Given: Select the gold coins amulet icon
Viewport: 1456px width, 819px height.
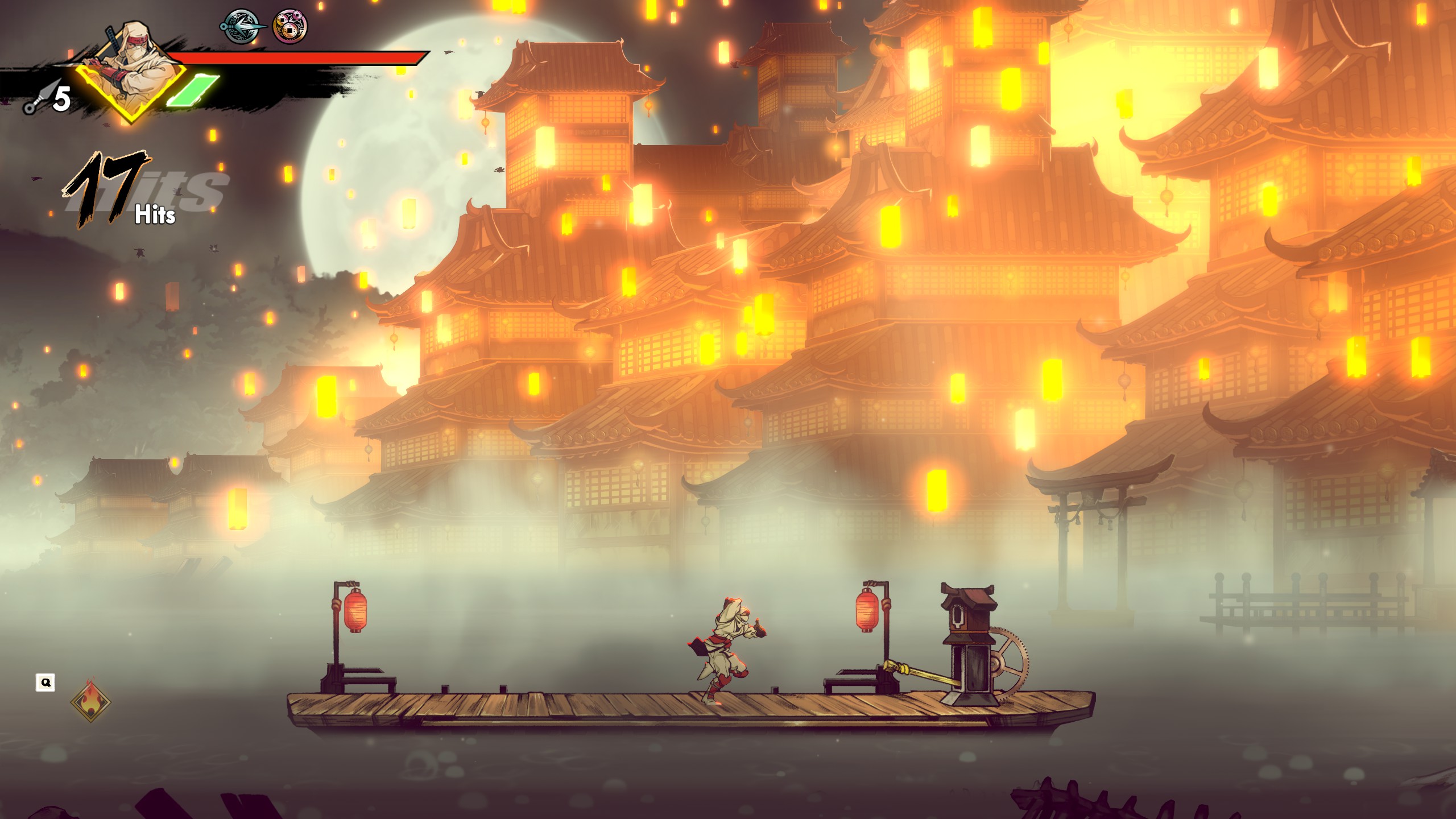Looking at the screenshot, I should point(290,27).
